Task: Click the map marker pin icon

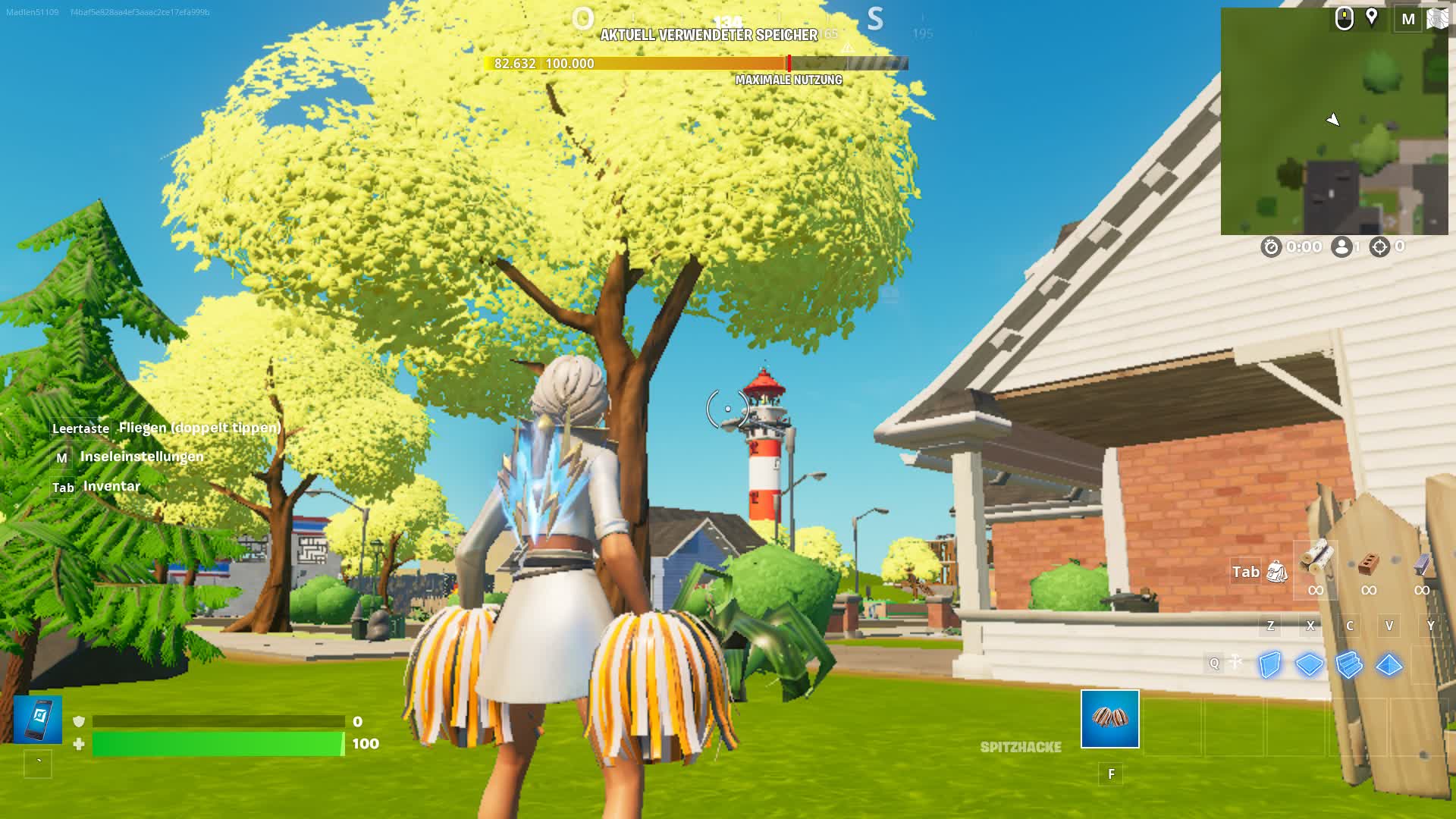Action: [1372, 17]
